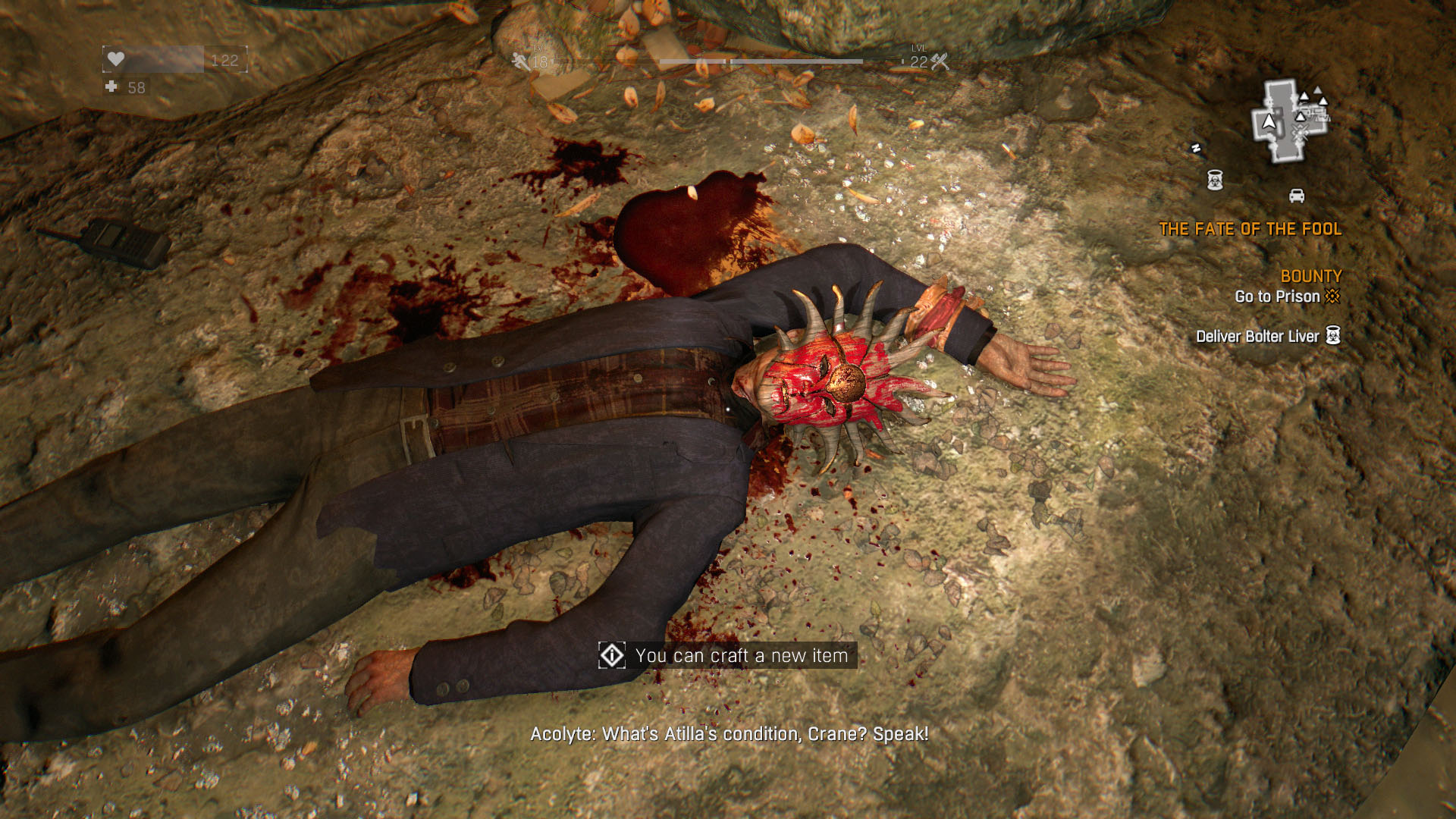Click the car icon below the minimap

(x=1297, y=196)
